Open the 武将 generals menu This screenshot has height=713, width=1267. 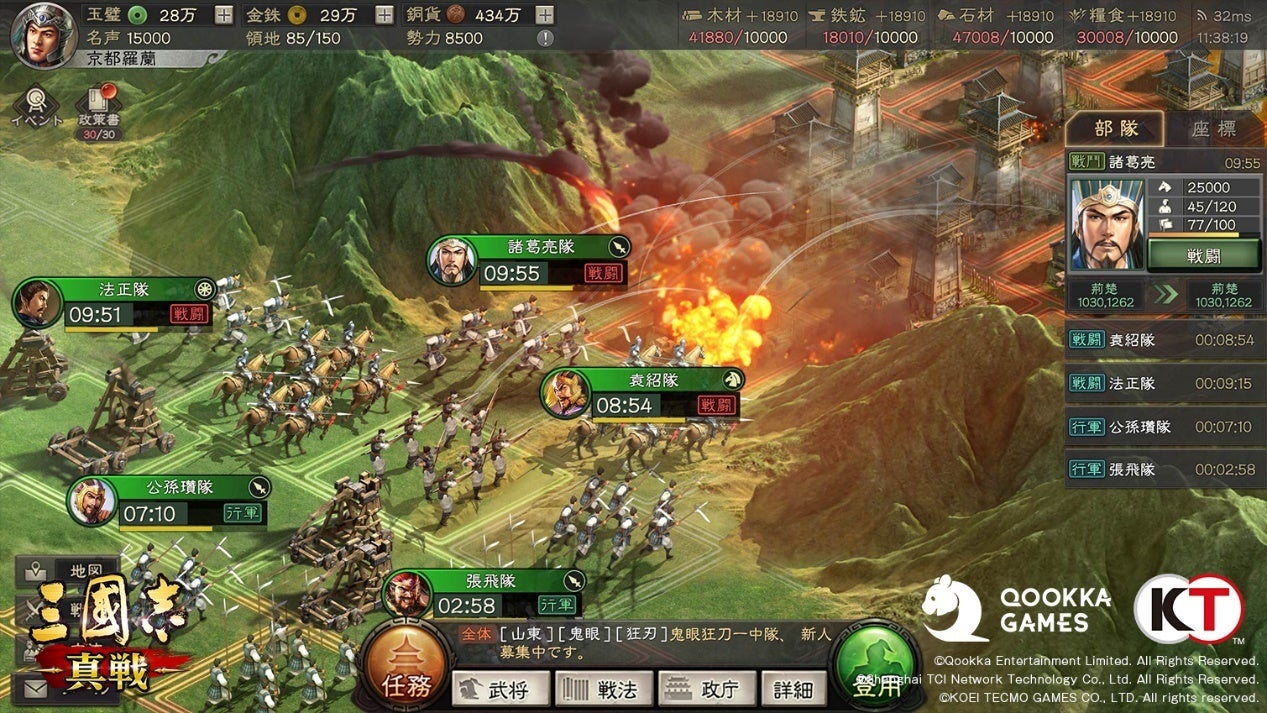[501, 688]
